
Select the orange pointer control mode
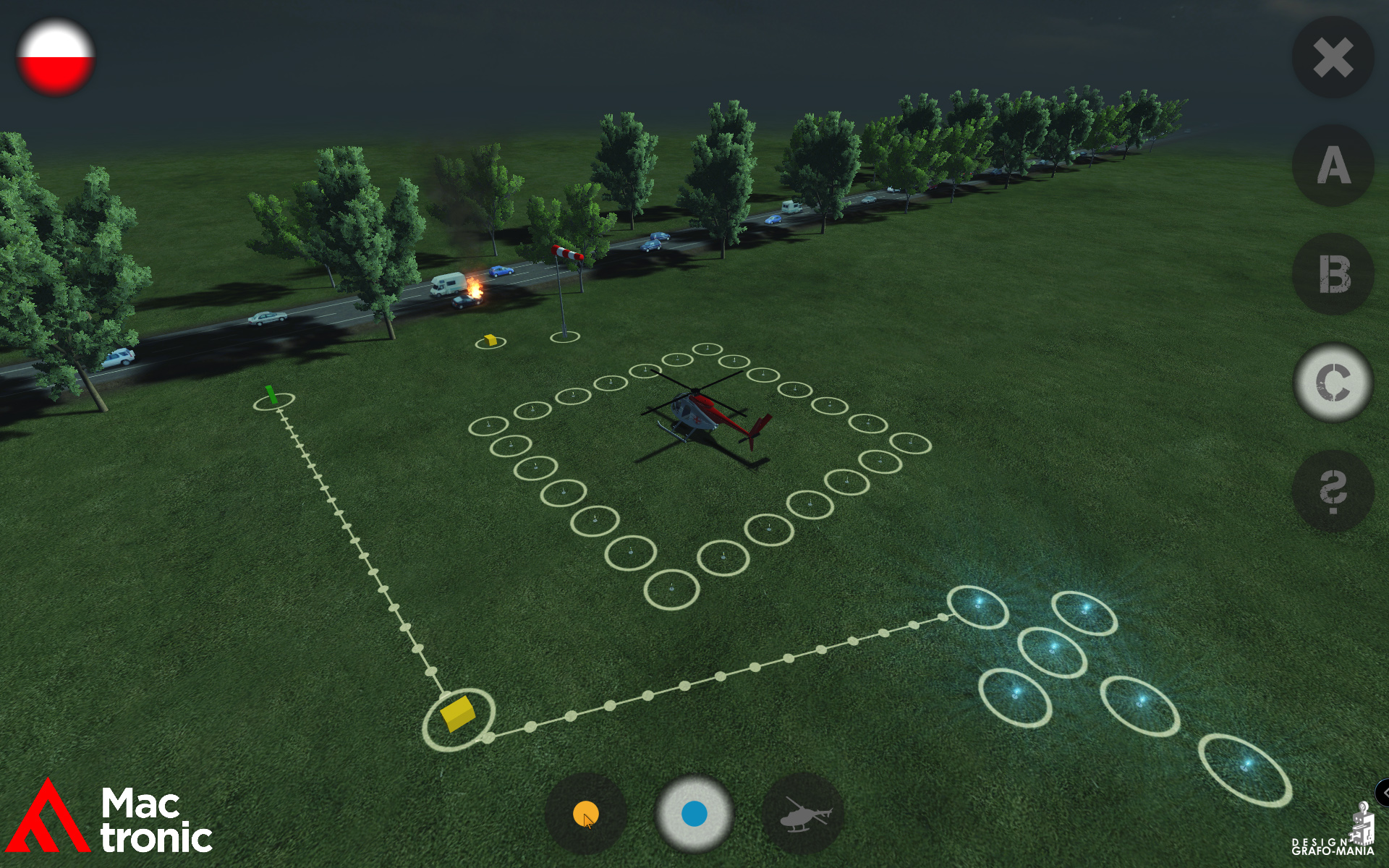pos(586,814)
